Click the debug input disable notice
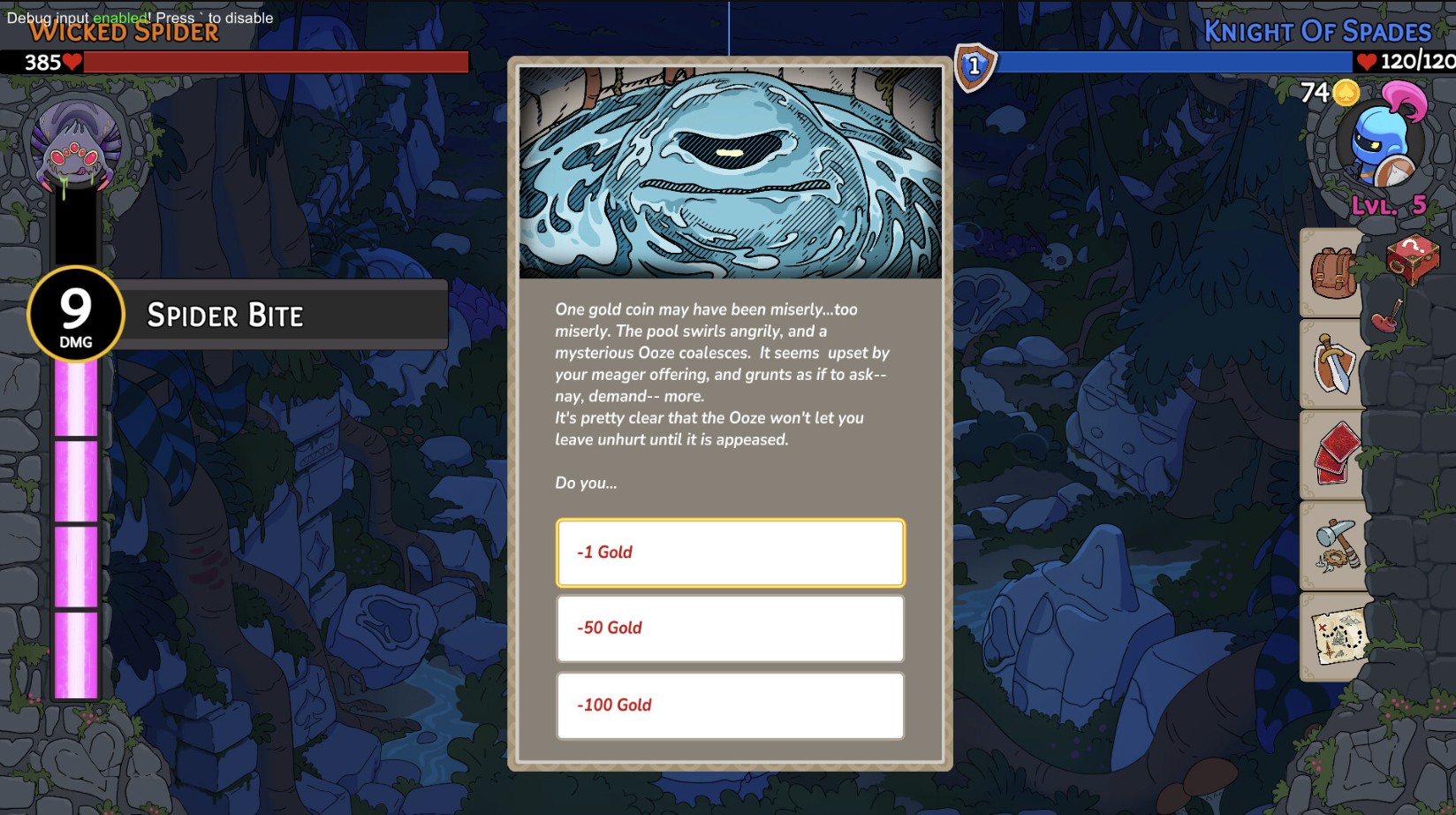Screen dimensions: 1456x815 [137, 16]
